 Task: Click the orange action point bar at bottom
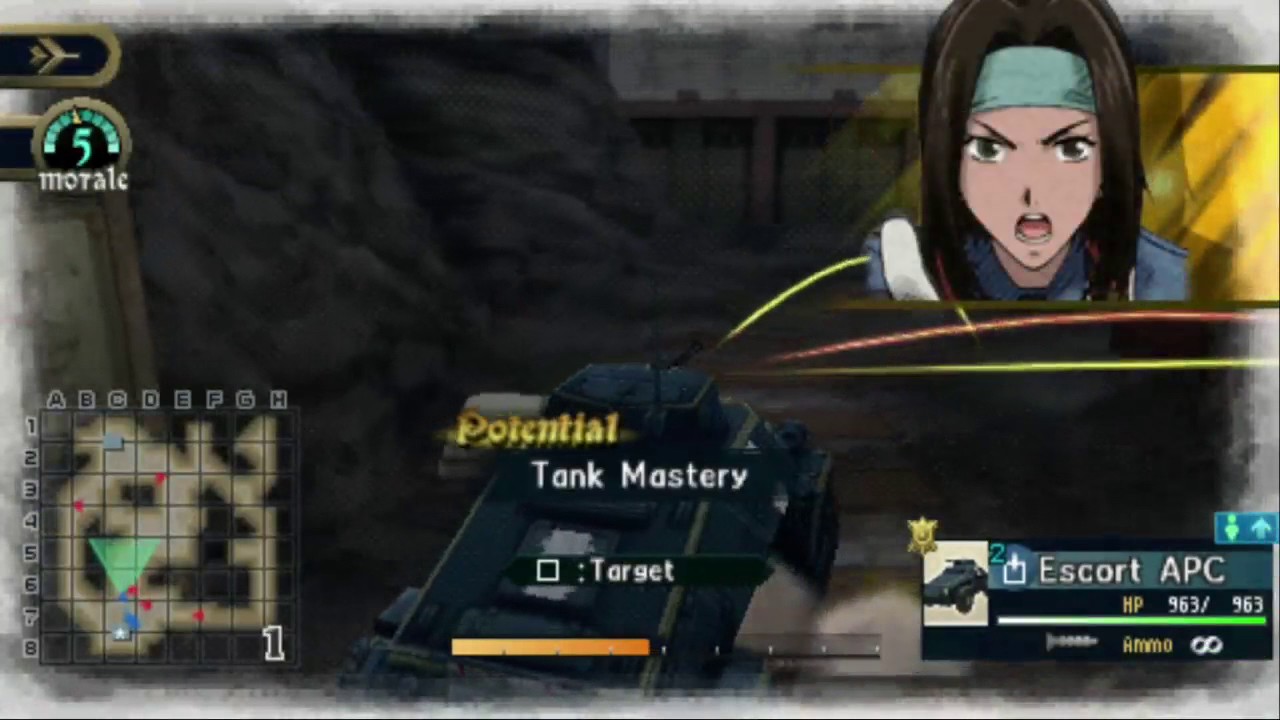point(550,648)
